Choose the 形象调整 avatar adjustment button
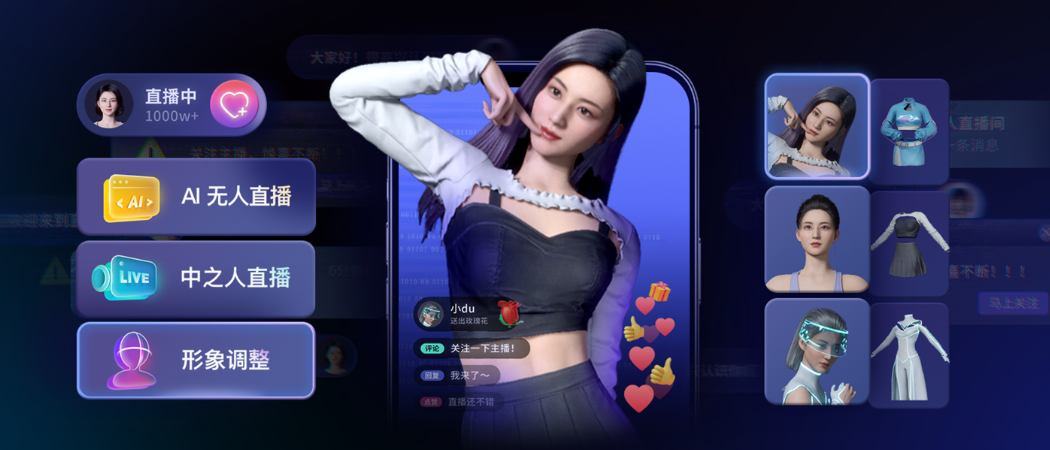Screen dimensions: 1050x450 tap(196, 360)
